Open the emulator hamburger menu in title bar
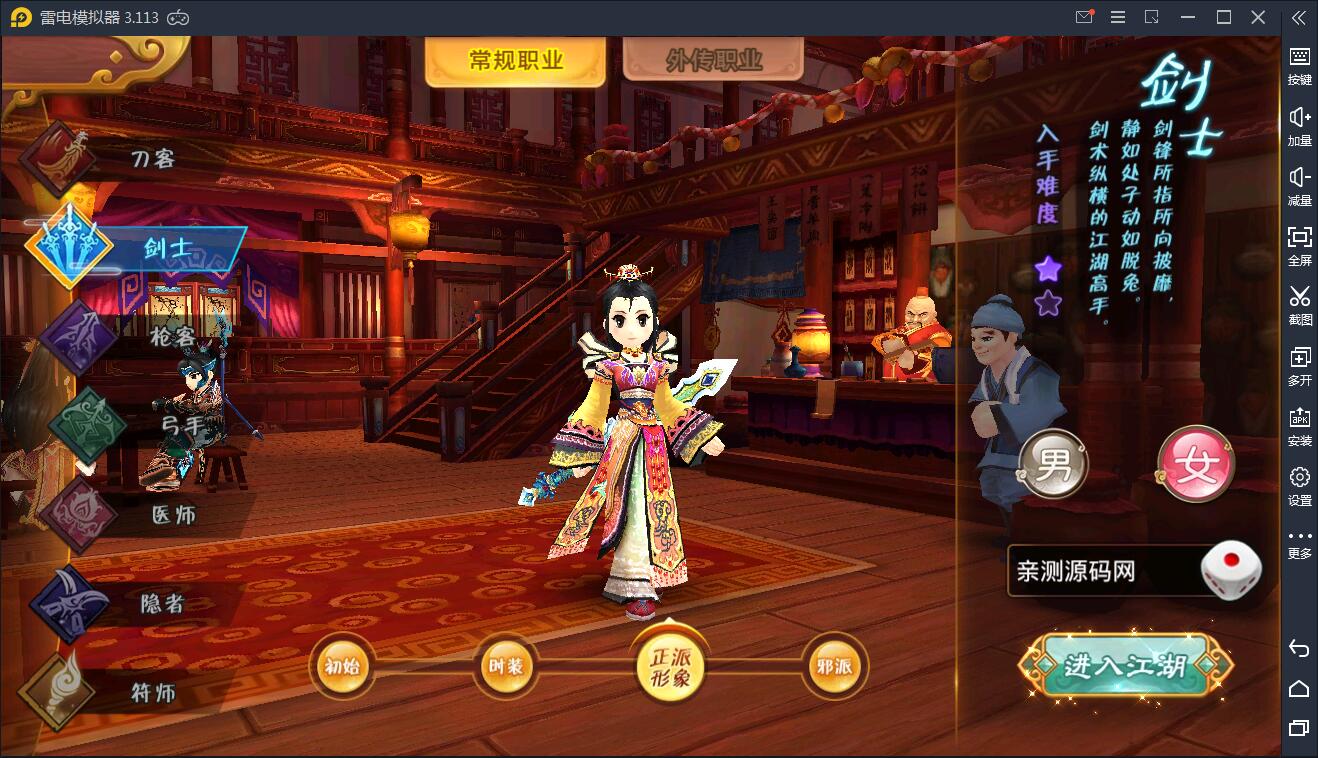Viewport: 1318px width, 758px height. [x=1118, y=16]
